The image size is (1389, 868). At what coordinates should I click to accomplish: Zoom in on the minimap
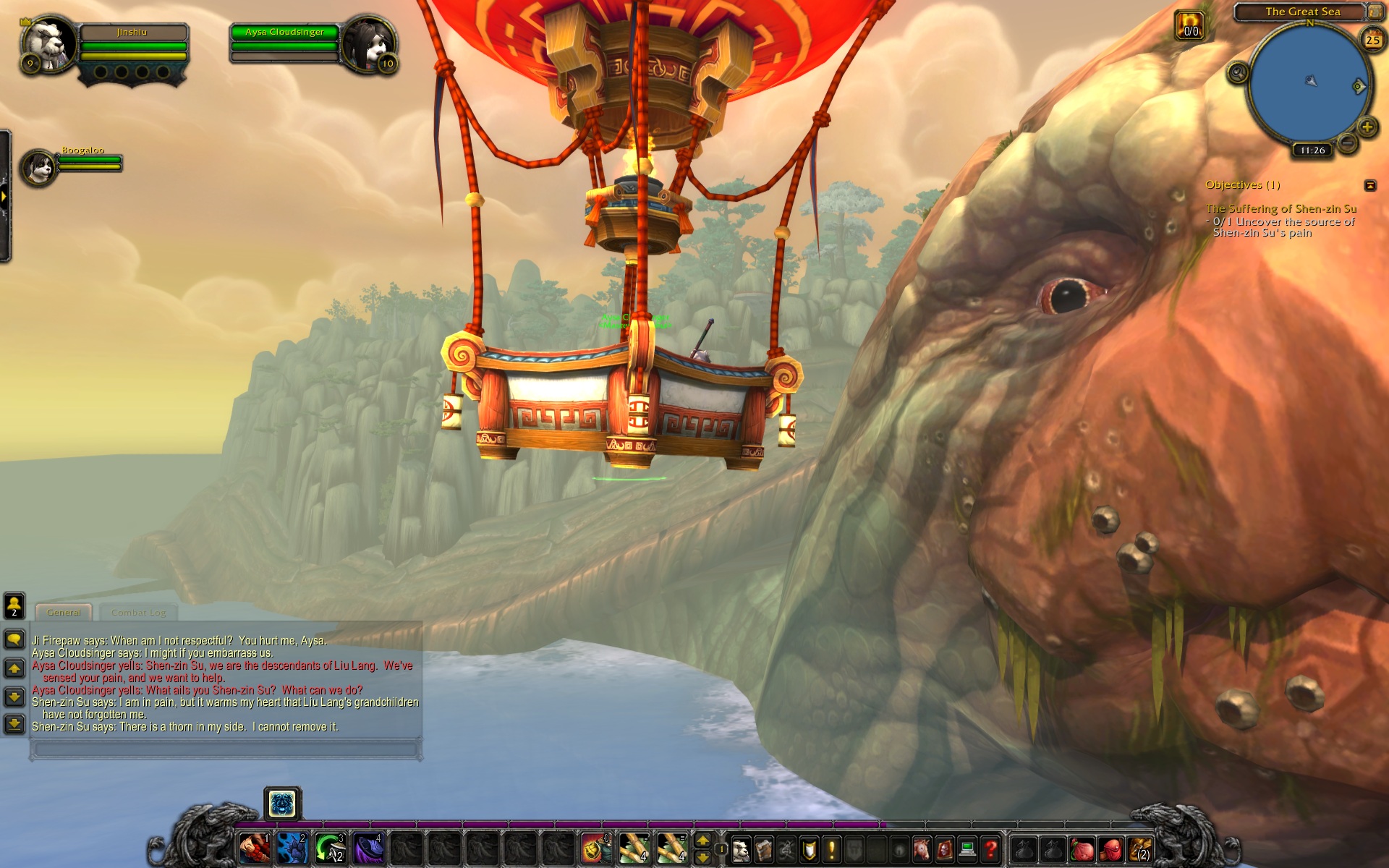coord(1367,127)
